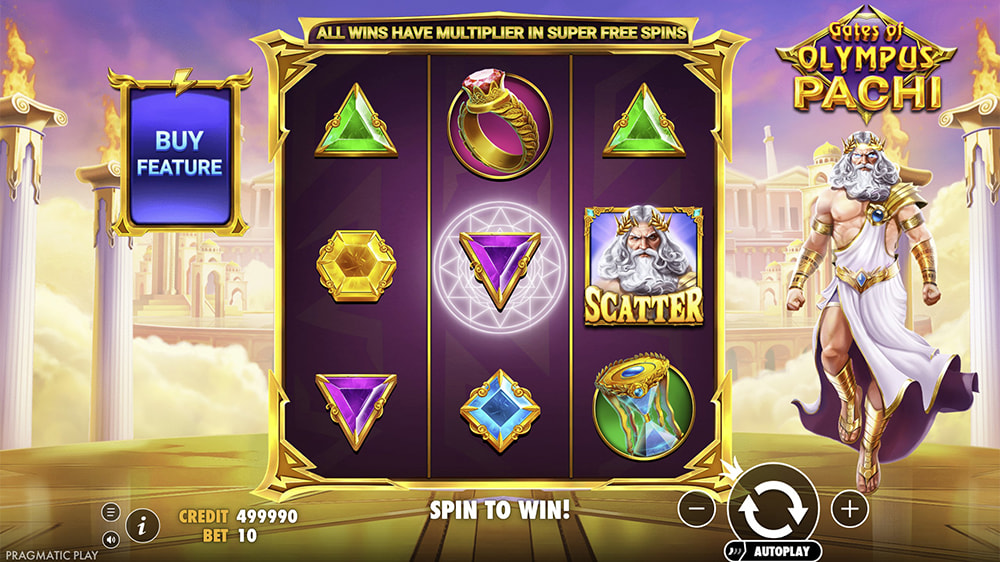The image size is (1000, 562).
Task: Spin the reels with the circular arrows button
Action: 773,508
